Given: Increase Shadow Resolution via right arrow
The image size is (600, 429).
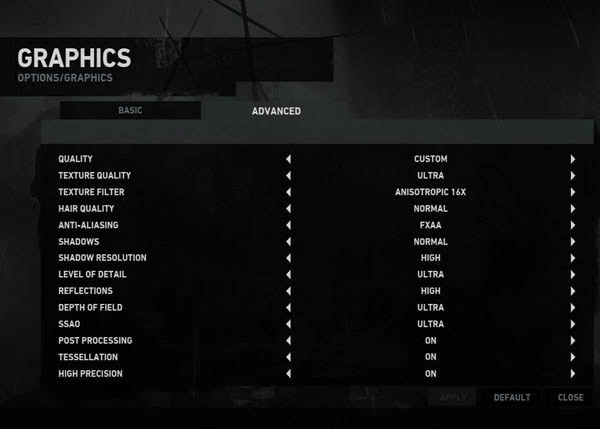Looking at the screenshot, I should tap(573, 258).
